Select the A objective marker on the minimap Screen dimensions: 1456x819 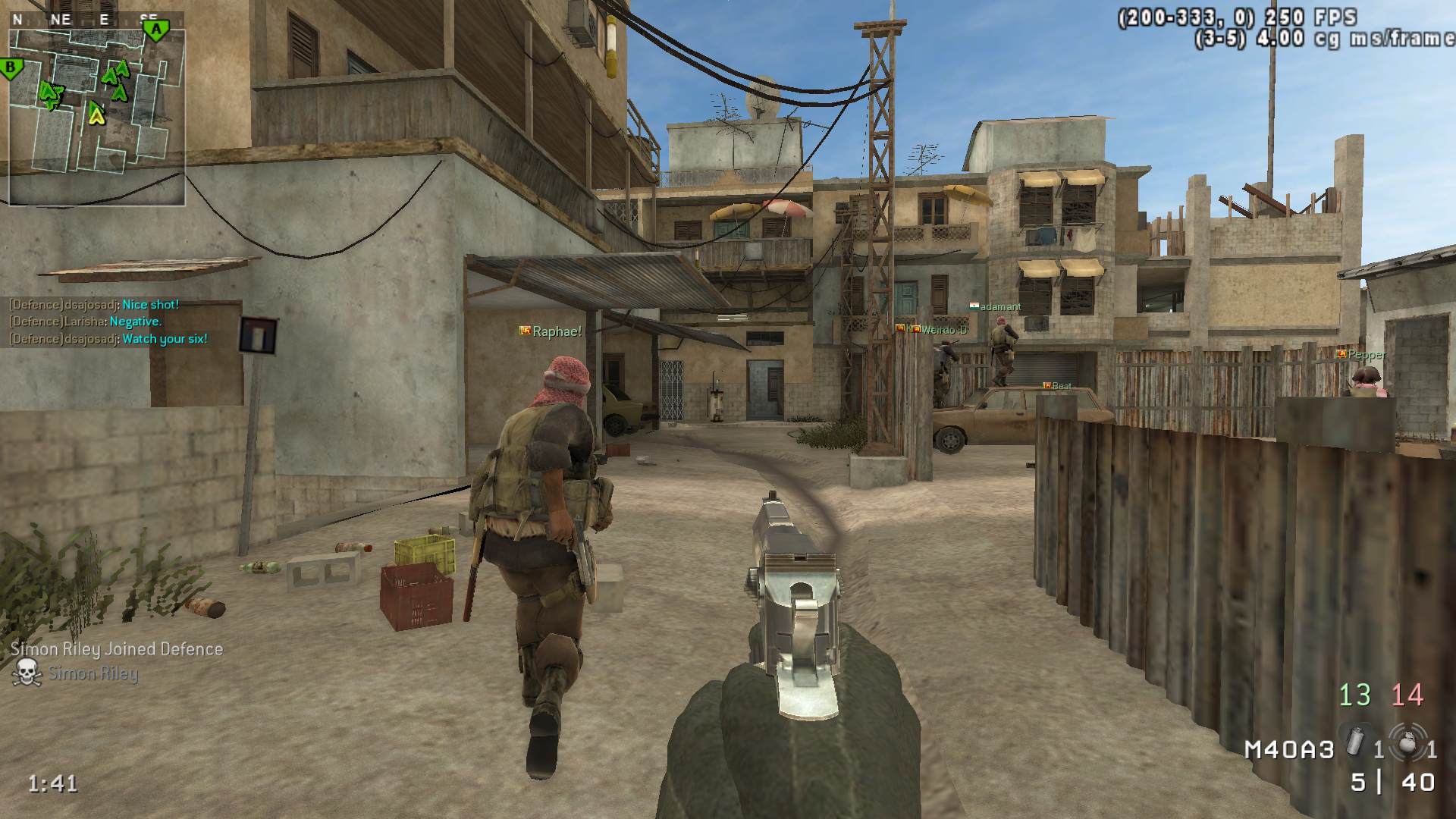[156, 30]
